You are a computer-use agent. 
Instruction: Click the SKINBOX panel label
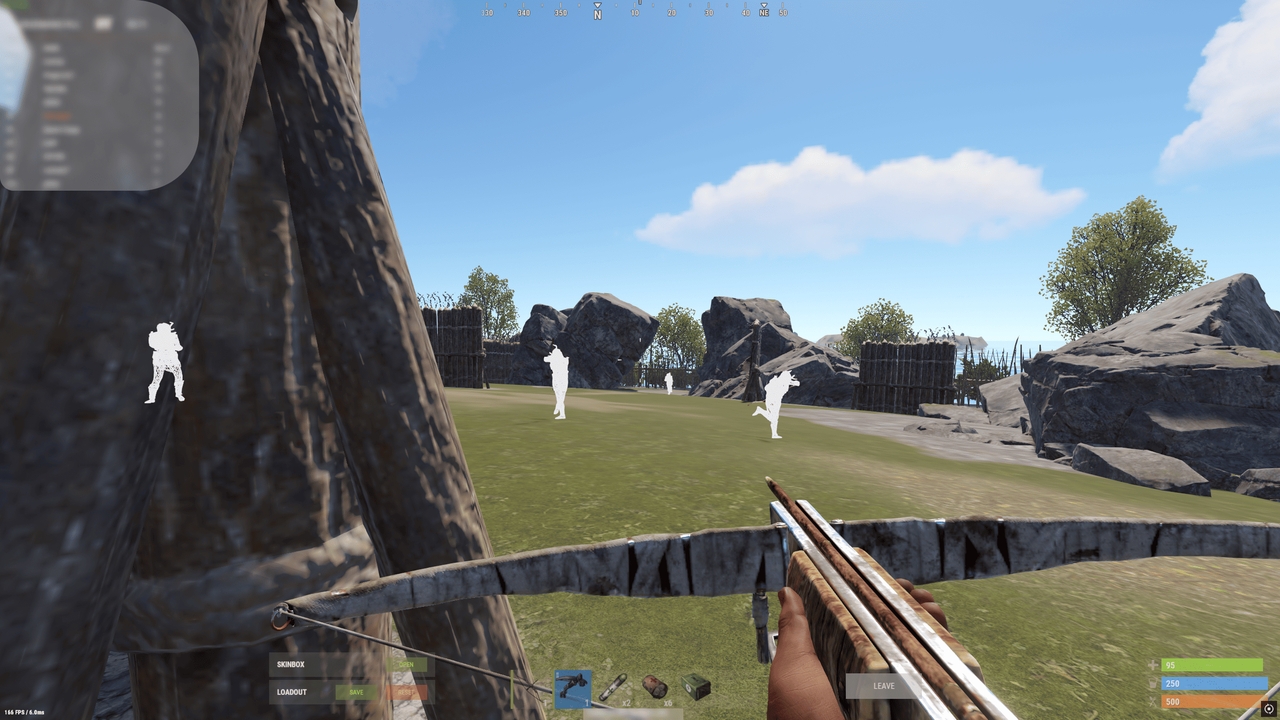[x=291, y=664]
